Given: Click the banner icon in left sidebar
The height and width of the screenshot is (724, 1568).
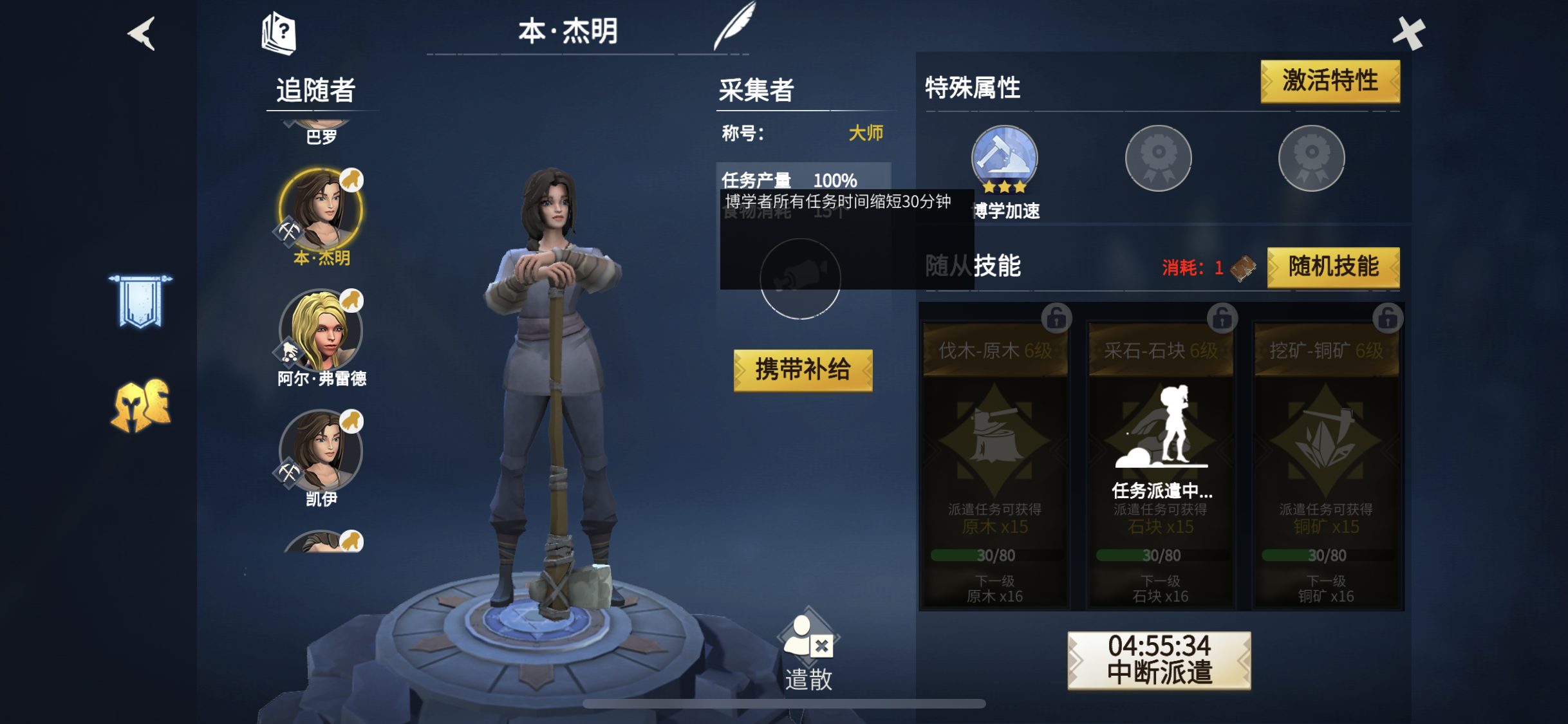Looking at the screenshot, I should [x=141, y=300].
